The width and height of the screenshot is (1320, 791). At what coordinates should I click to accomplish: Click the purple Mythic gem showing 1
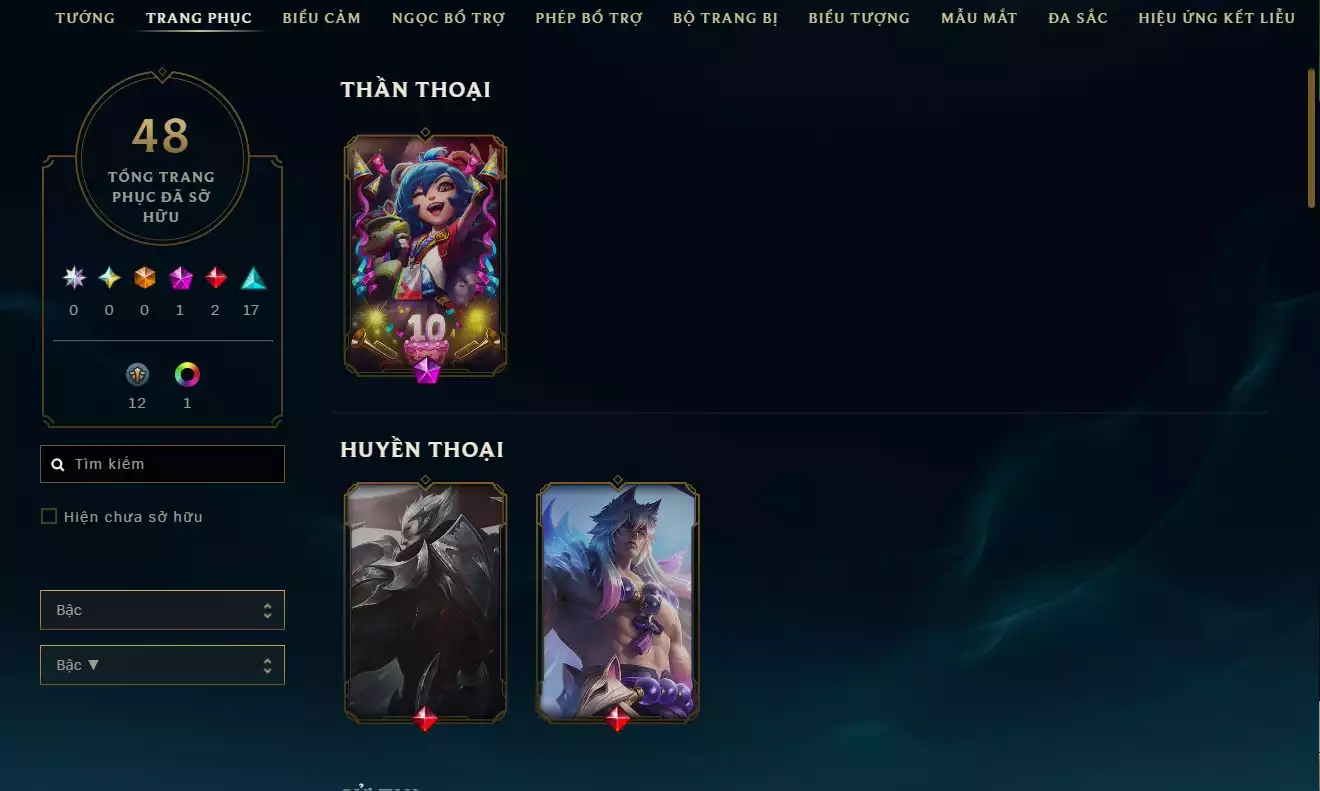pos(180,278)
